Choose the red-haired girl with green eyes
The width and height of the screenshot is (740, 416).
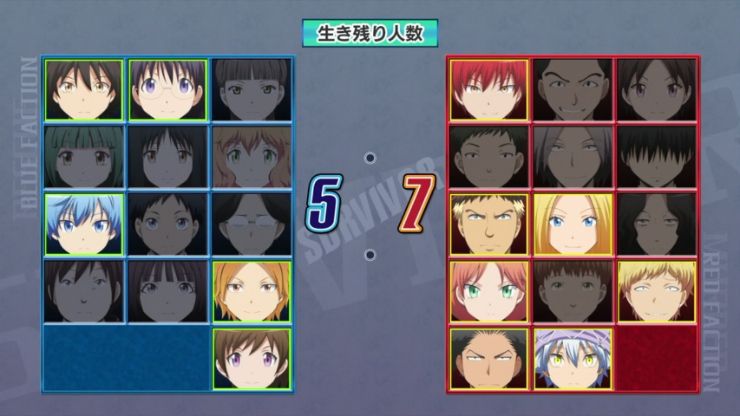pos(489,291)
